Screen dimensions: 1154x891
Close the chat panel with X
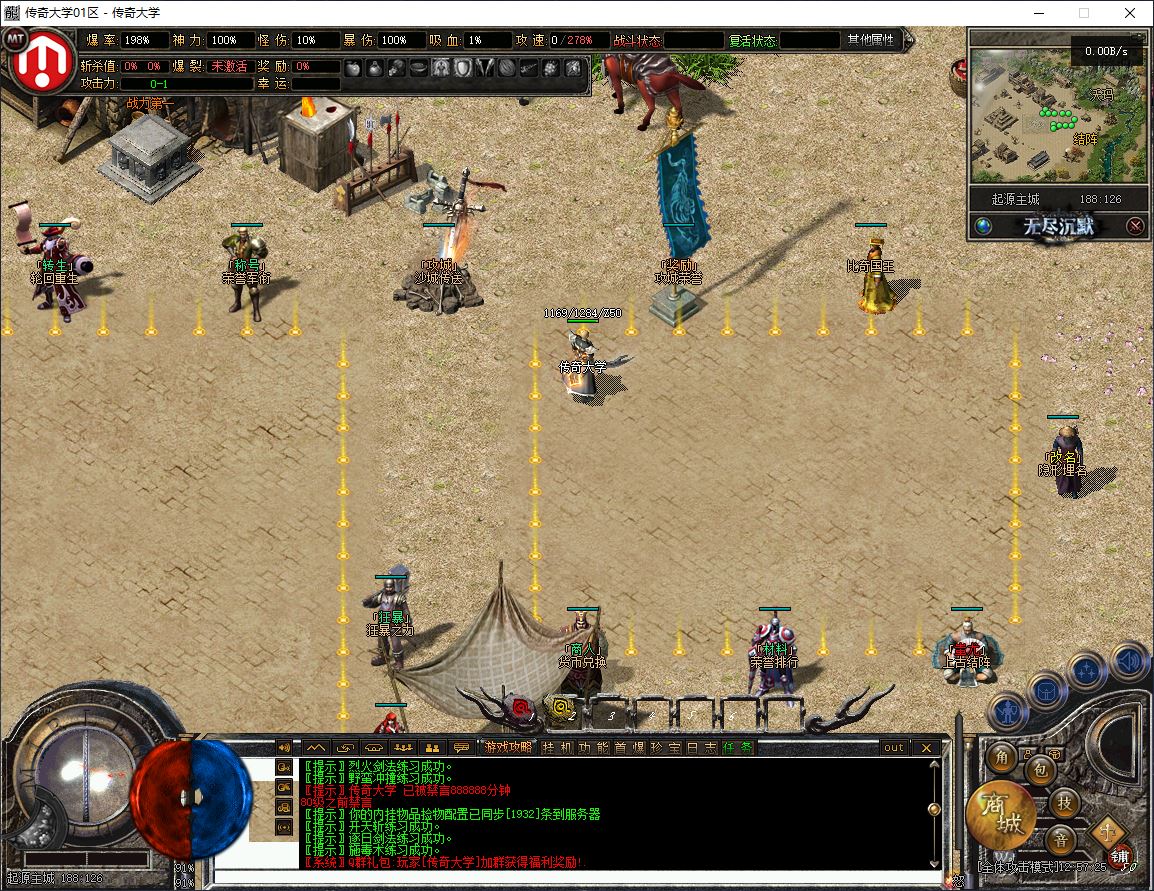click(927, 747)
